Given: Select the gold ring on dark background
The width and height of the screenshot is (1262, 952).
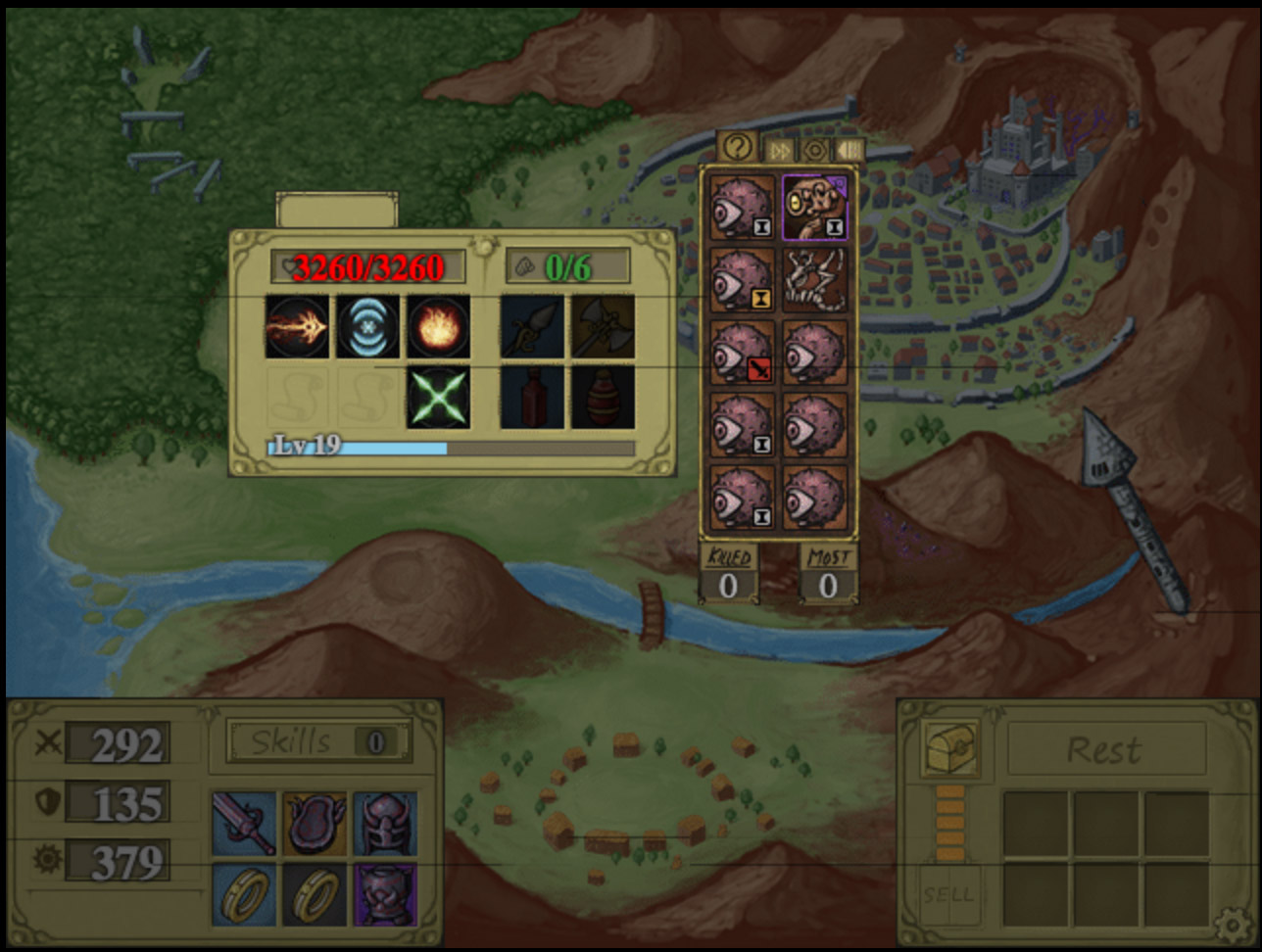Looking at the screenshot, I should pos(315,894).
